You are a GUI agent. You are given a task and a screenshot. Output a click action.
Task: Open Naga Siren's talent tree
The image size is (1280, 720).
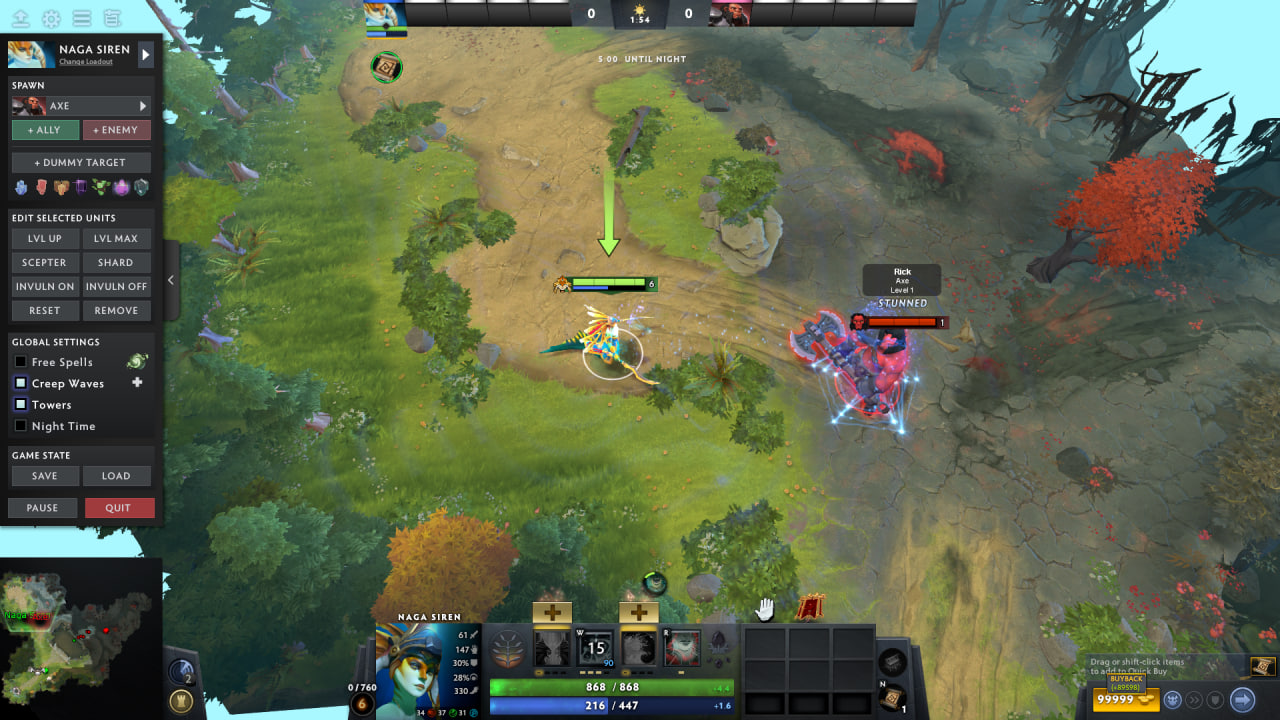point(508,648)
